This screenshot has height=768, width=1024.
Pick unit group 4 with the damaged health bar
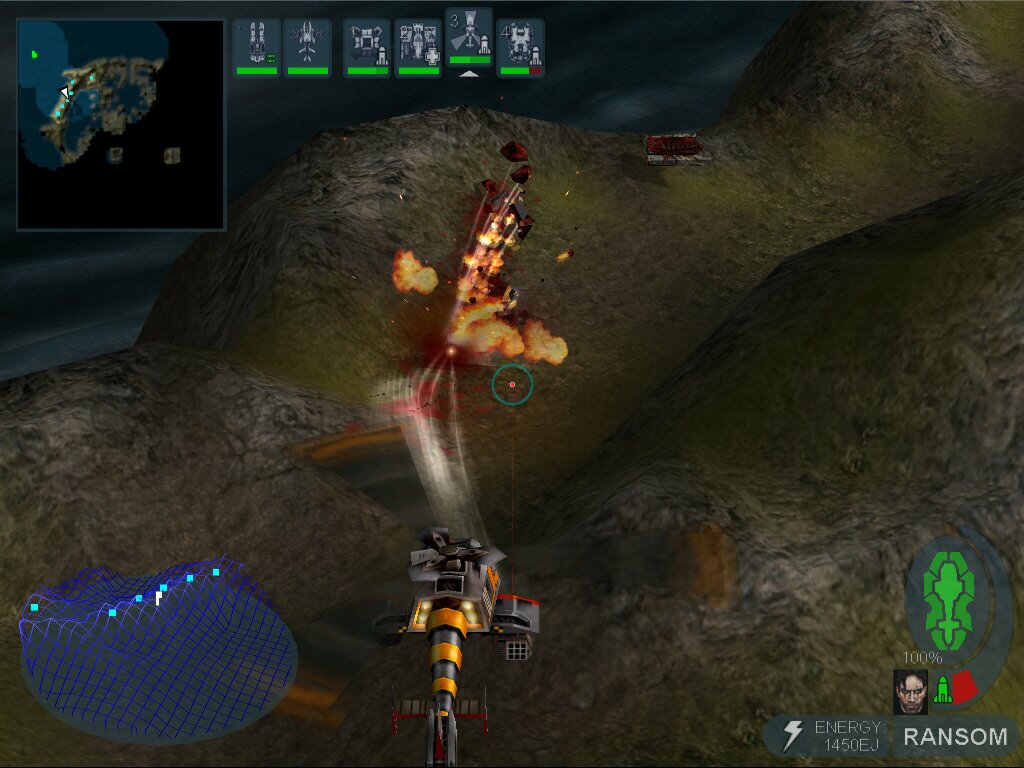pos(520,47)
